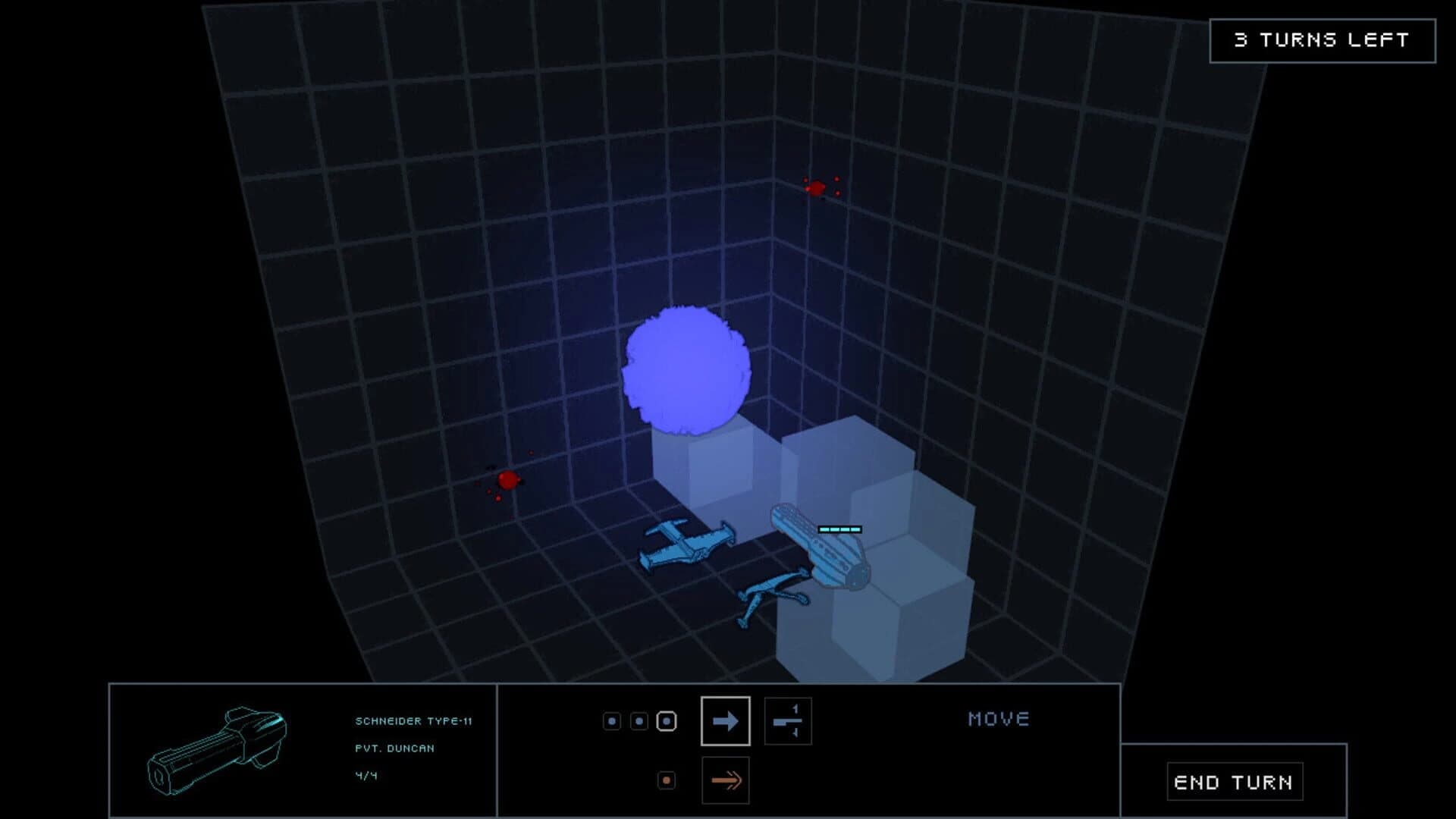Select the blue Move arrow action icon
Screen dimensions: 1456x819
(724, 720)
